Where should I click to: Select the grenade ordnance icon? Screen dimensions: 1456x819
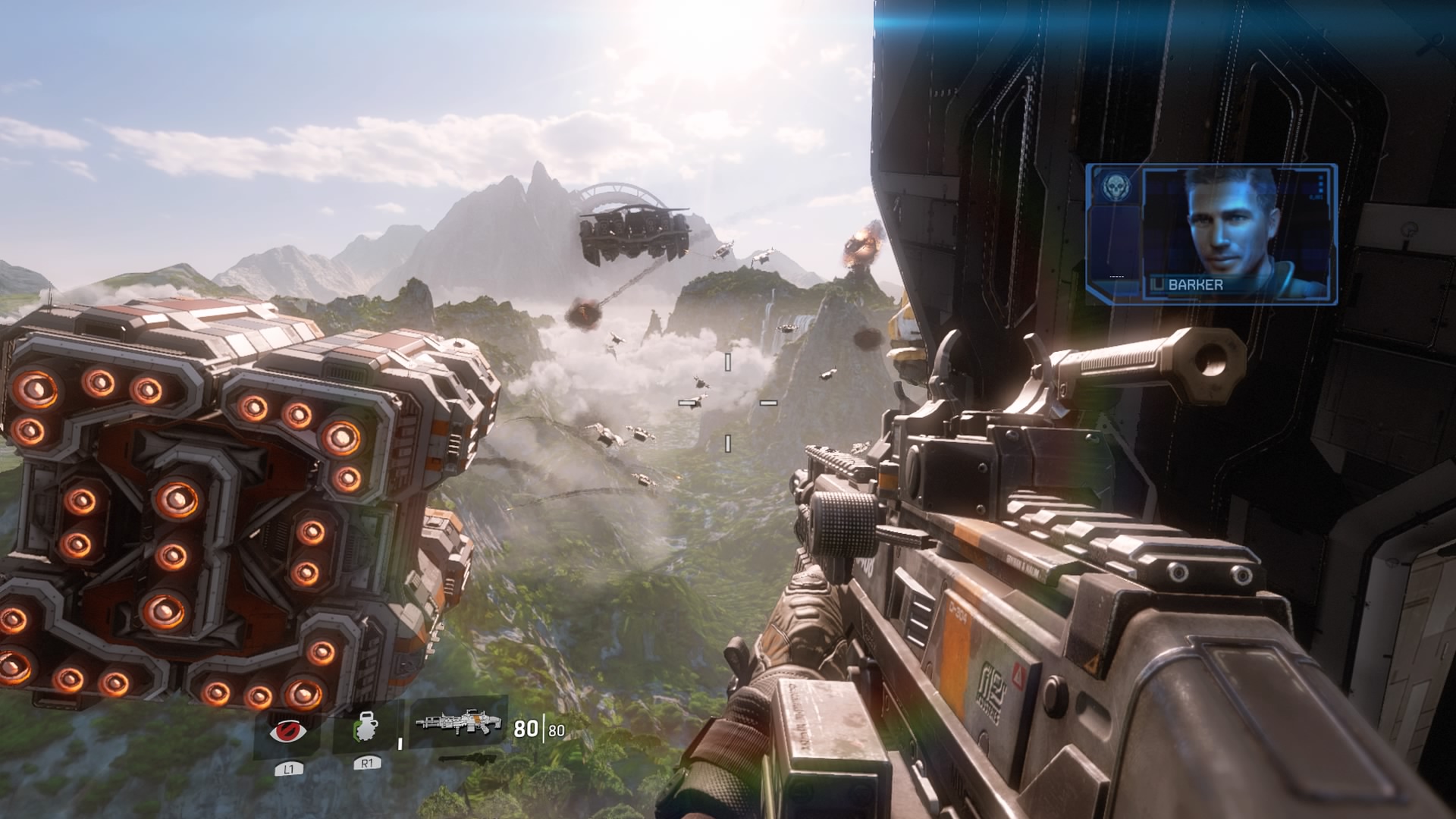[366, 730]
